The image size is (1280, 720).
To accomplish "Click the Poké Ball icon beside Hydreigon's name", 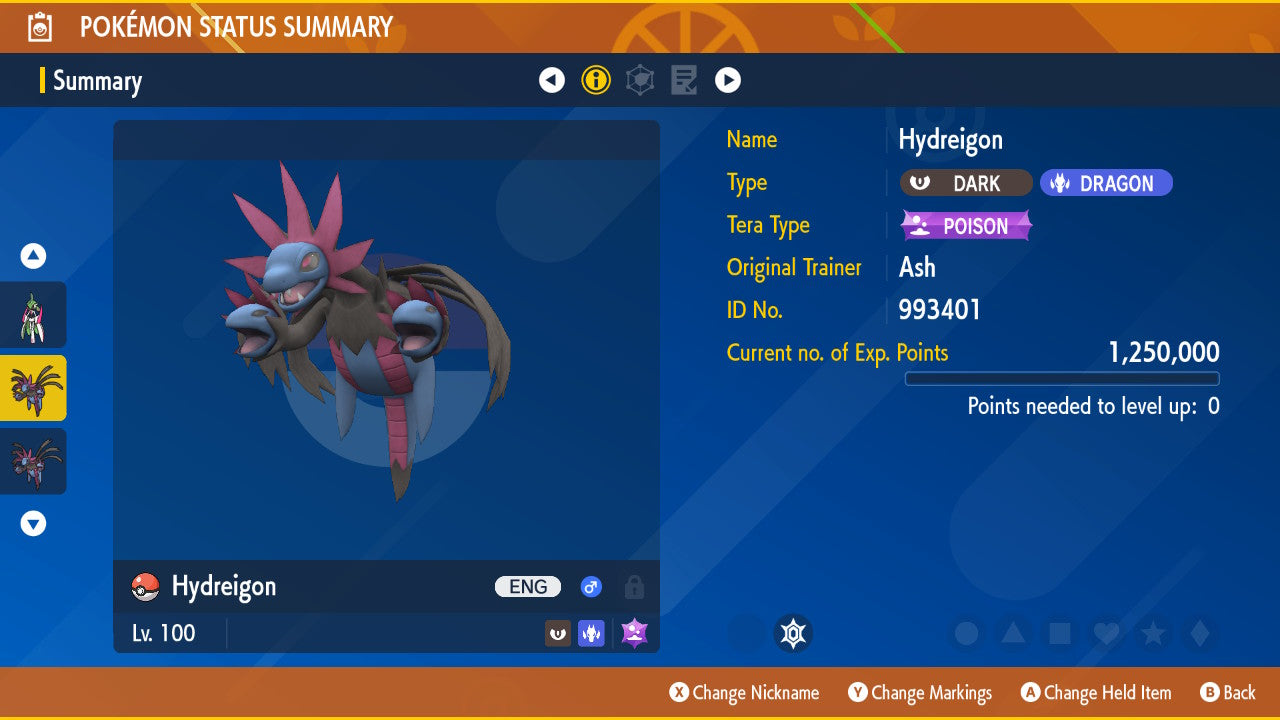I will point(143,587).
